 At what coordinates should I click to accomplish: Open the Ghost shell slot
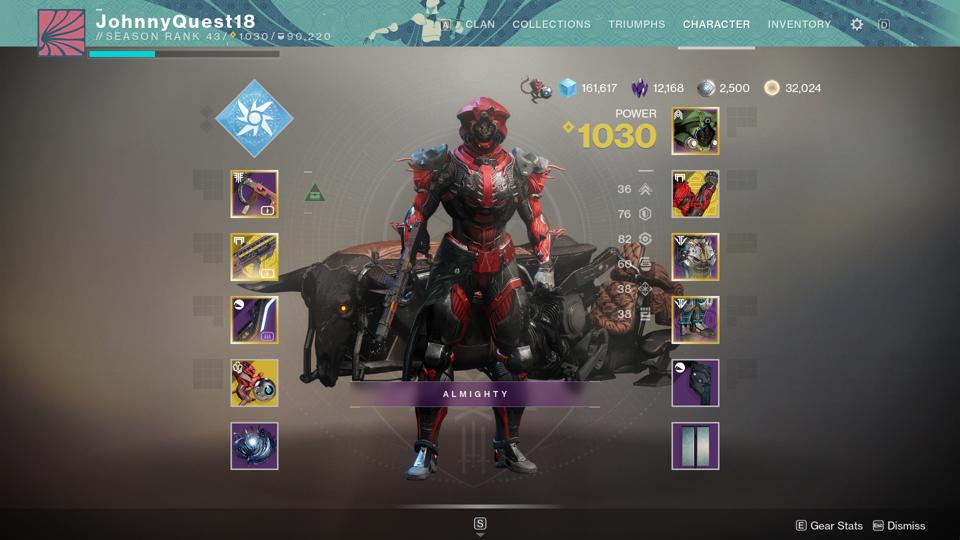[x=254, y=383]
